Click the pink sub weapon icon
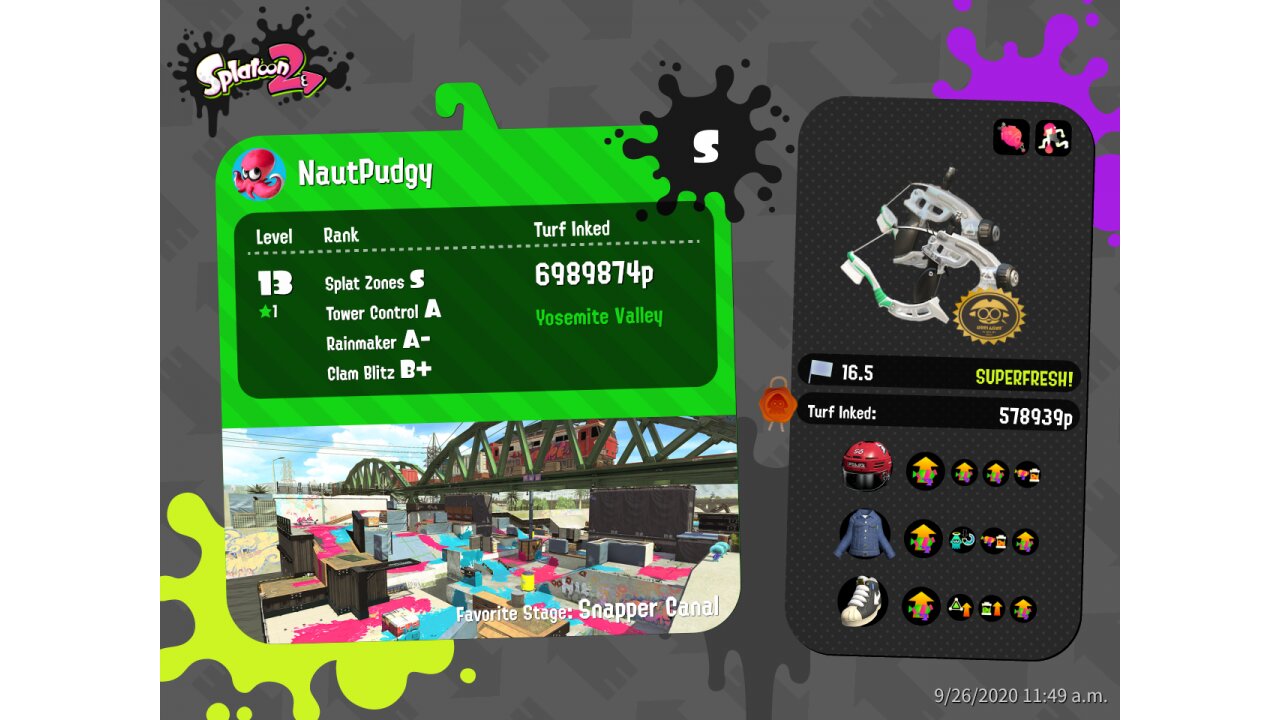Screen dimensions: 1280x720 tap(1011, 137)
